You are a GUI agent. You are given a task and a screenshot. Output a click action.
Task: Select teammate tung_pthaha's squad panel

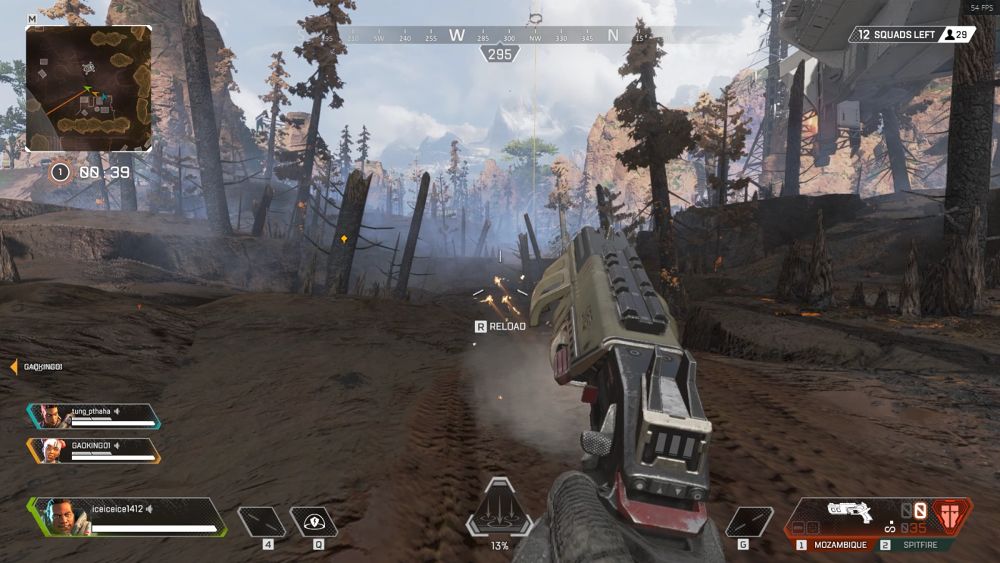(x=95, y=415)
